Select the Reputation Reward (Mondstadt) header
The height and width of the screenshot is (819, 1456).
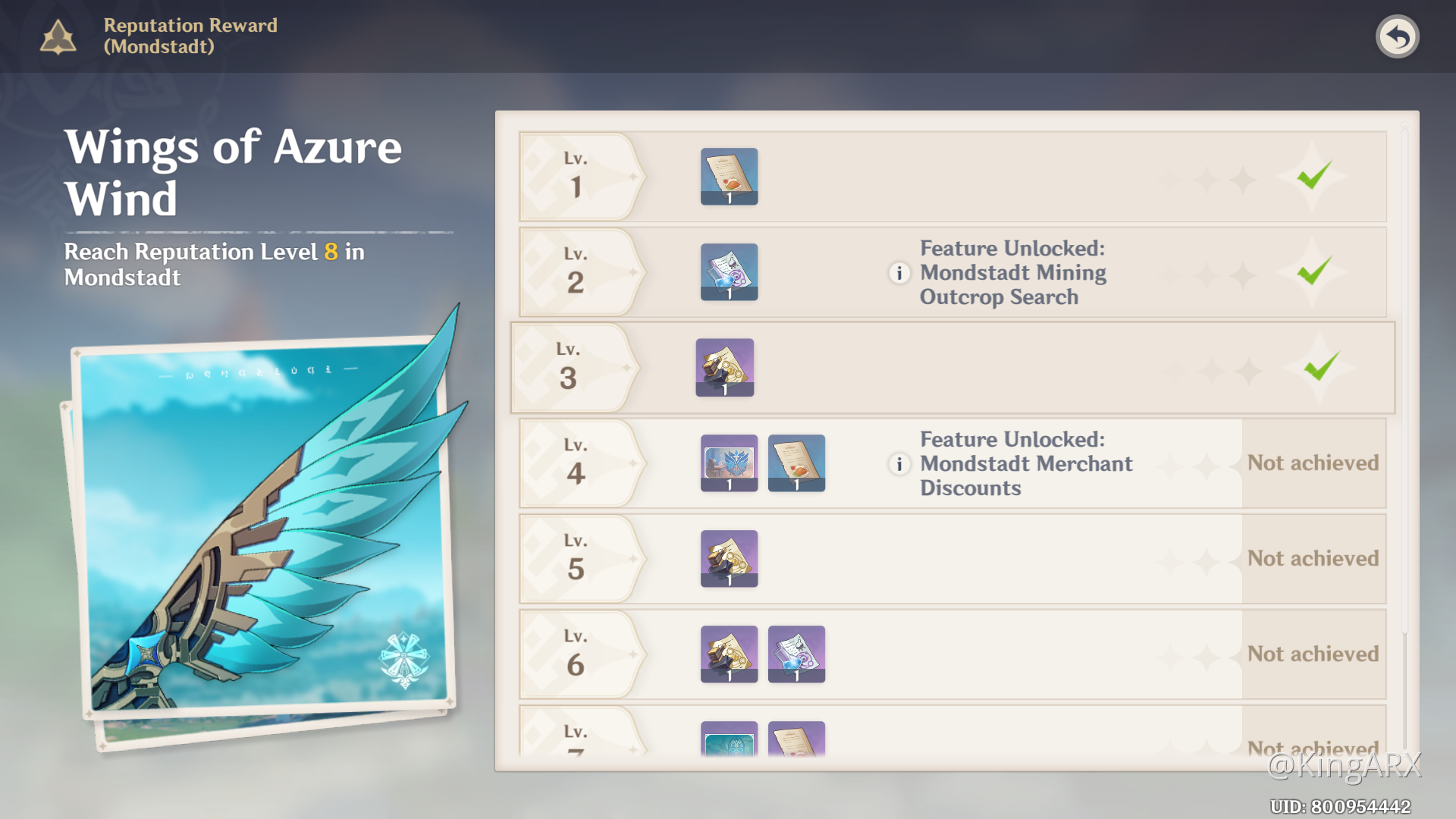(191, 36)
